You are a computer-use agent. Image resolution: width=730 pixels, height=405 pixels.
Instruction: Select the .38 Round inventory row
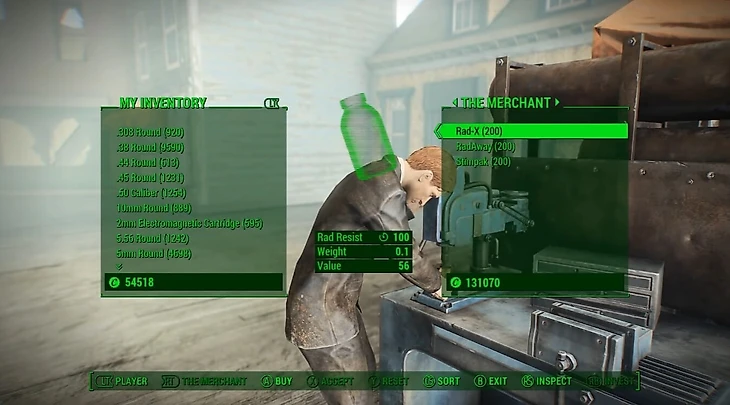[x=150, y=147]
